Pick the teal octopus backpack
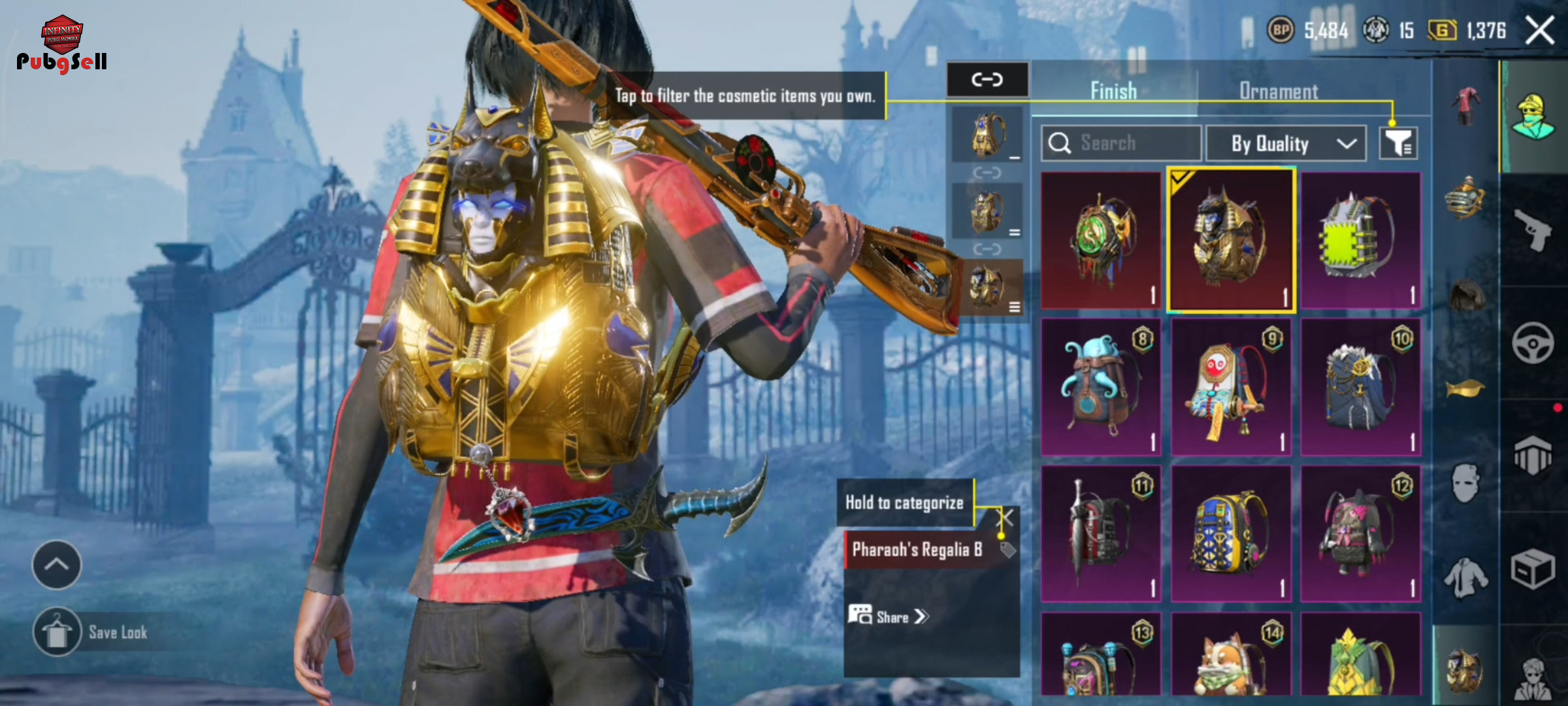 1101,387
